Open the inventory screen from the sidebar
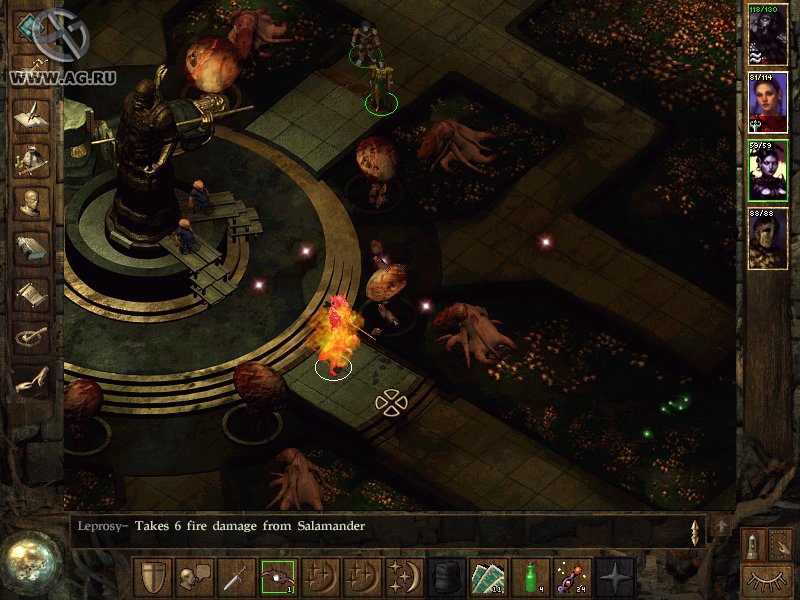 coord(31,160)
